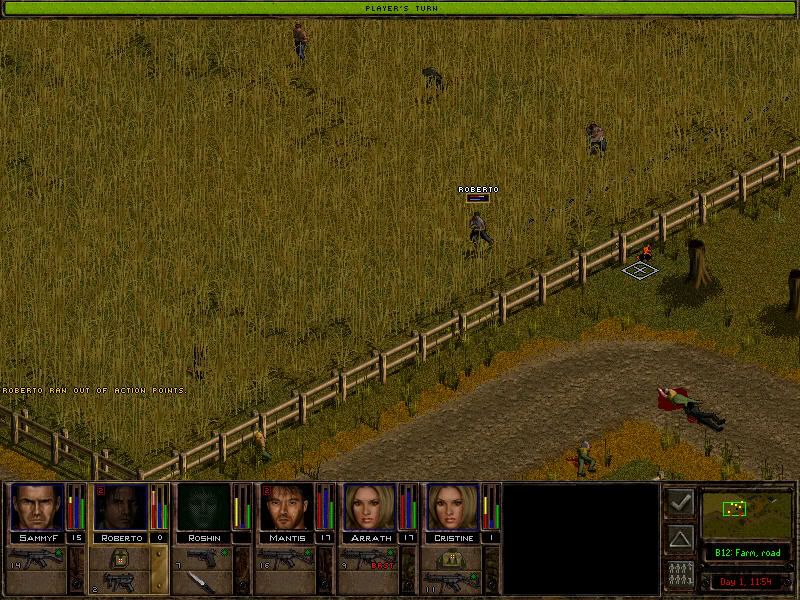Image resolution: width=800 pixels, height=600 pixels.
Task: Select Cristine's portrait
Action: tap(452, 507)
